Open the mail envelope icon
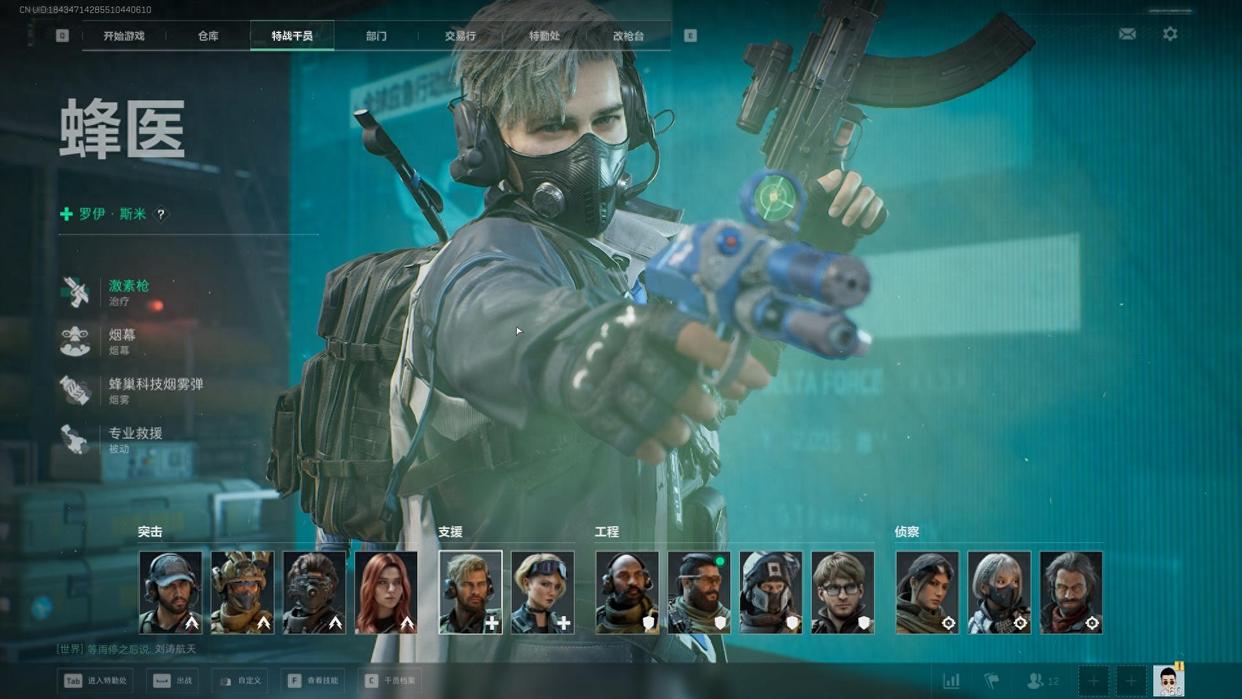The image size is (1242, 699). pos(1127,34)
